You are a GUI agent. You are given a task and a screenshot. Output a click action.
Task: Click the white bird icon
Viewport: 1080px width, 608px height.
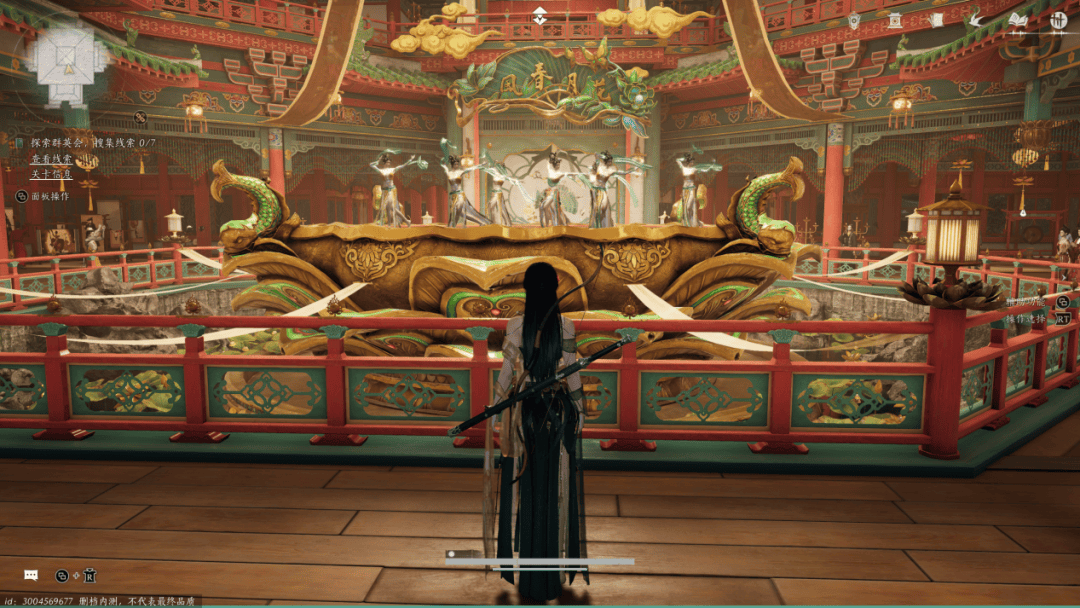coord(976,20)
